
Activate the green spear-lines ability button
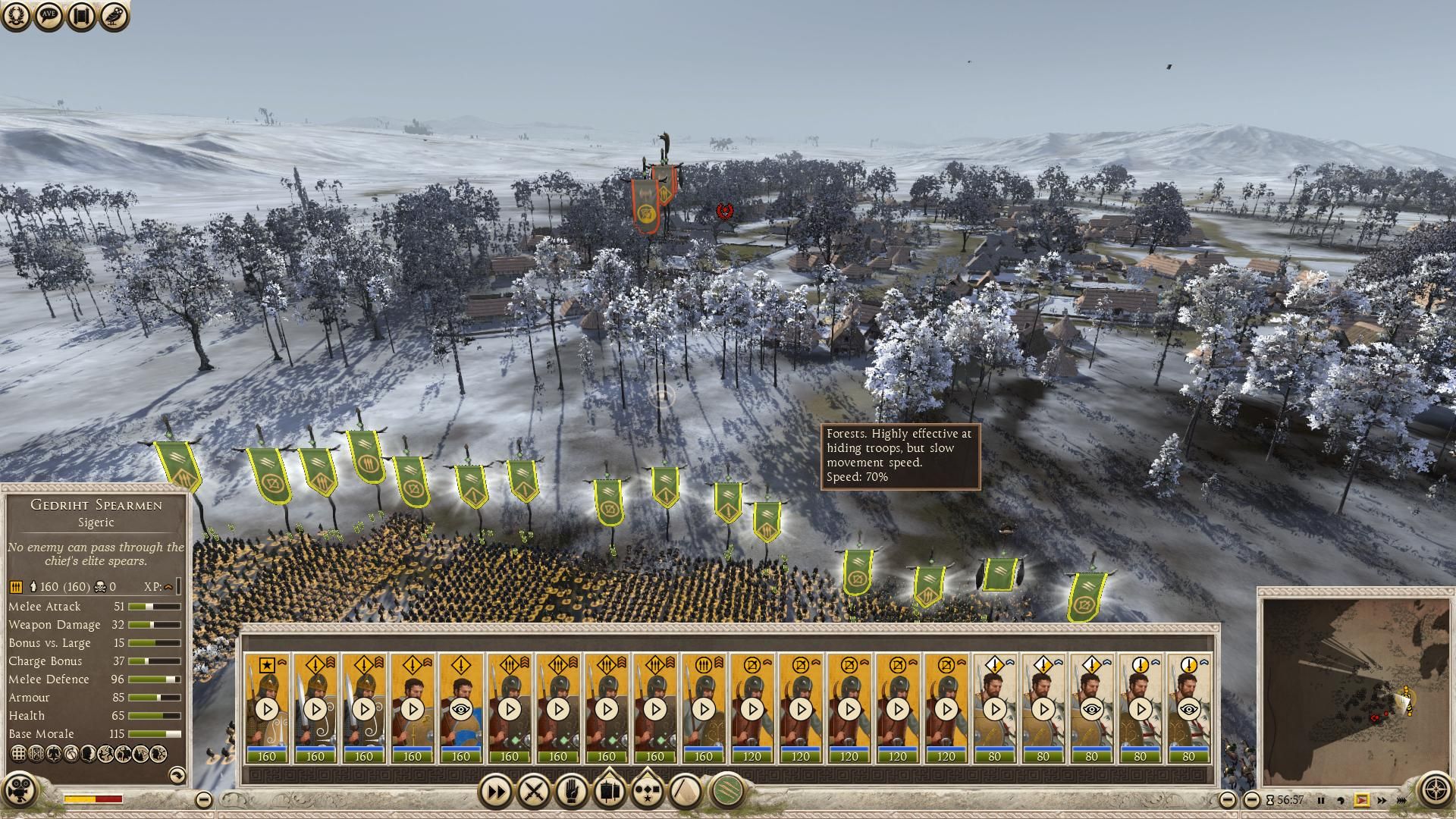727,792
